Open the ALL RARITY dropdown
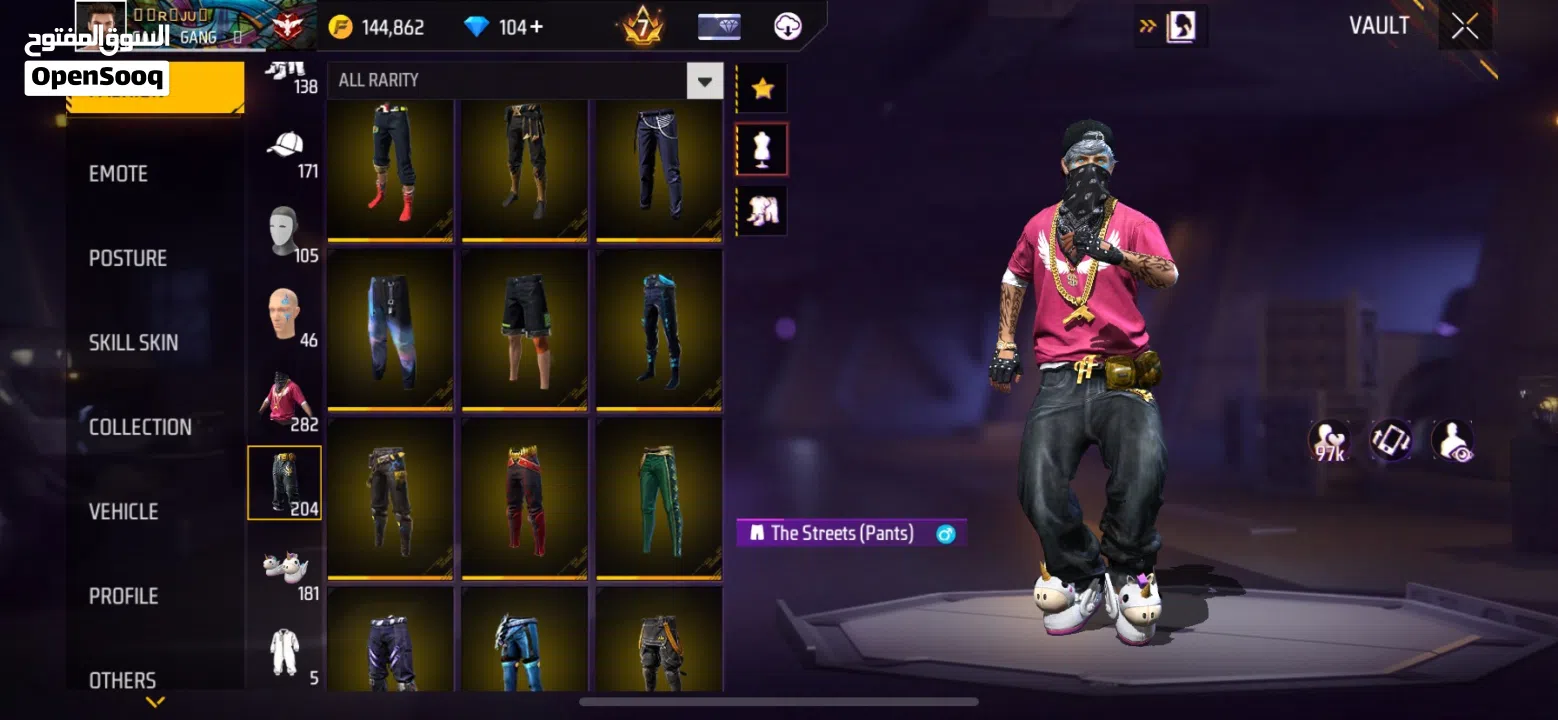This screenshot has height=720, width=1558. click(x=705, y=80)
